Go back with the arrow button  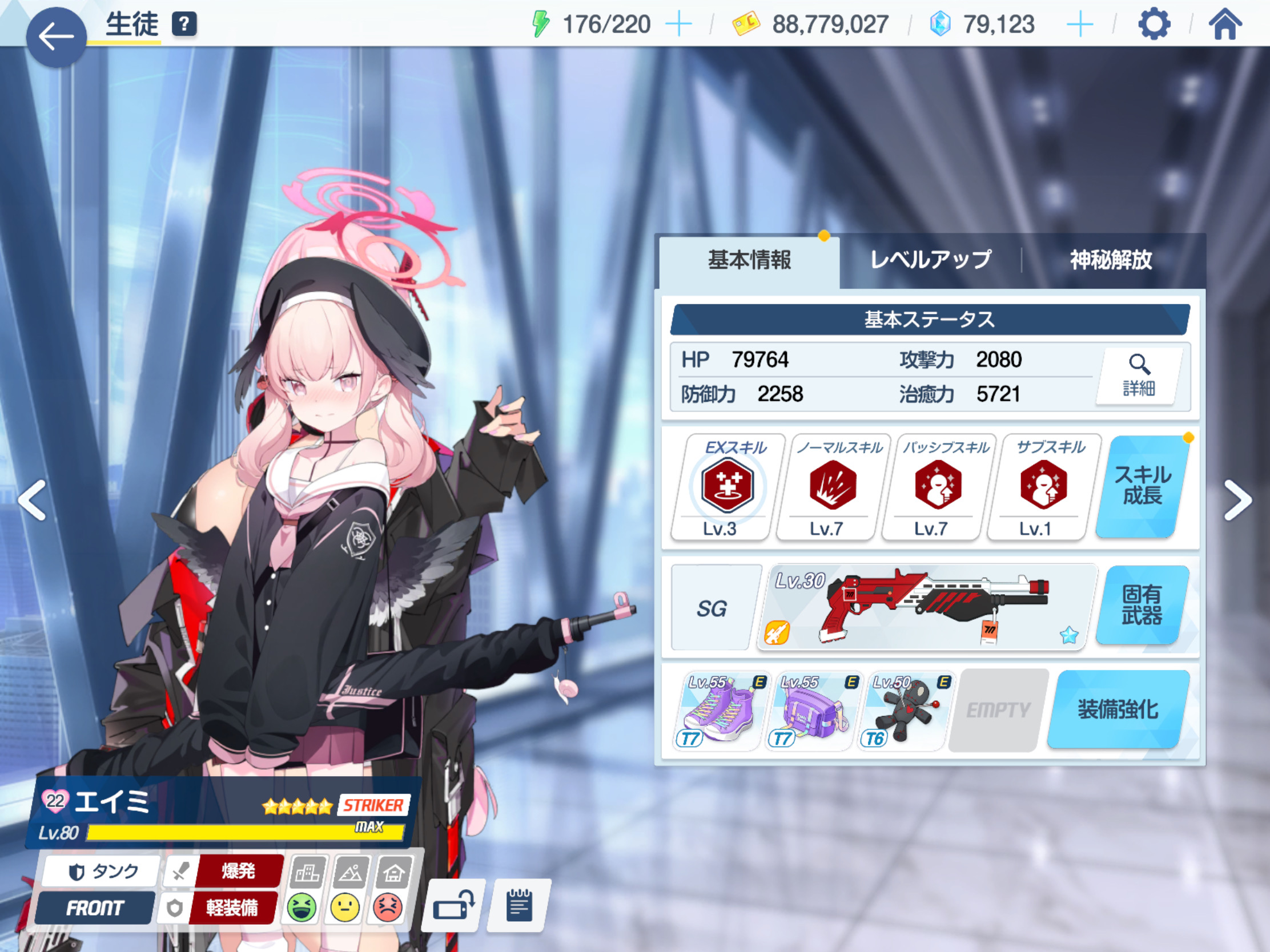[56, 37]
